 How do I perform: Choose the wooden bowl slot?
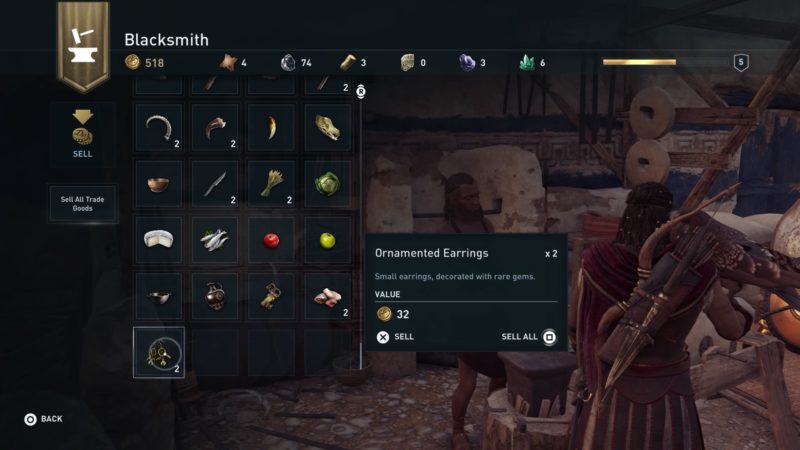pyautogui.click(x=159, y=184)
